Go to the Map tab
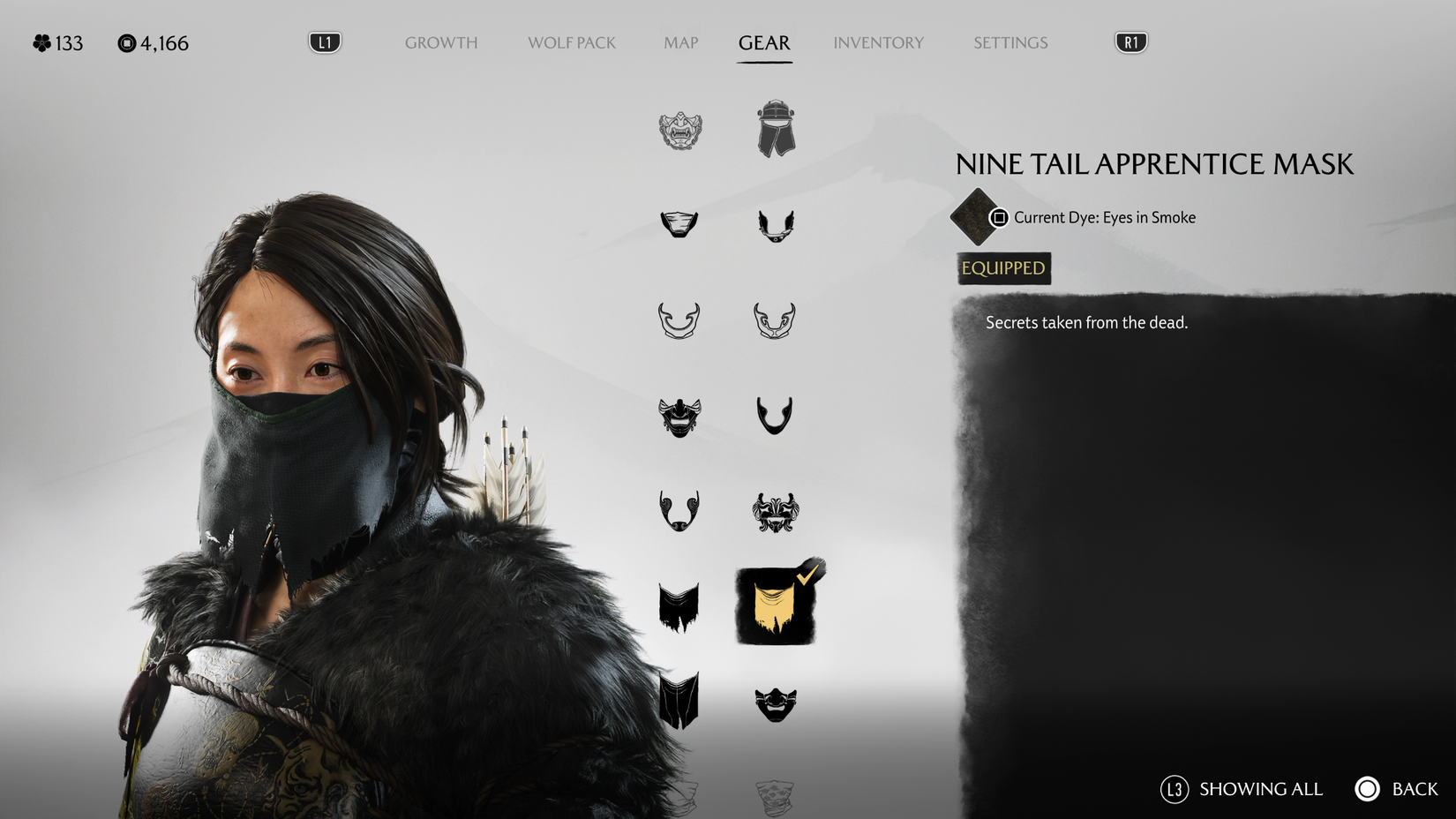 679,42
